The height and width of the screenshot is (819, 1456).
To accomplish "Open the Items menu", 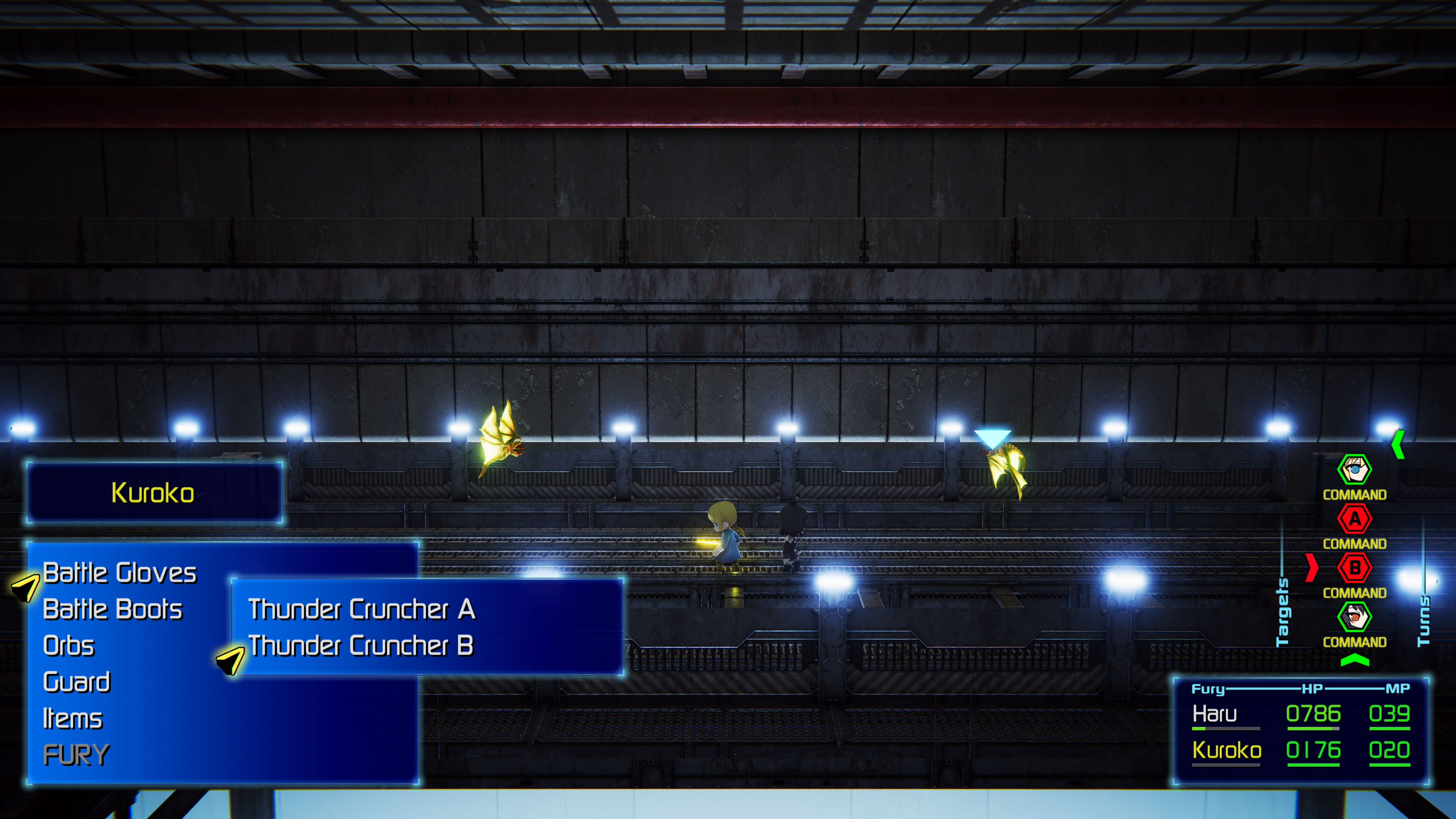I will pos(72,719).
